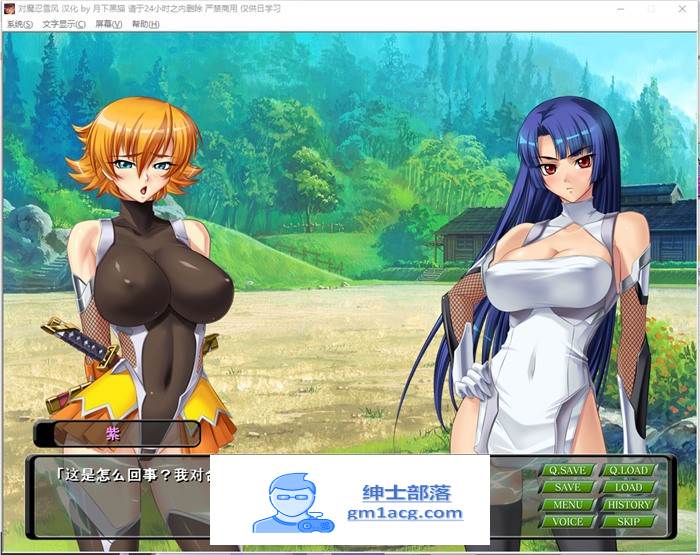The image size is (700, 555).
Task: Replay the line with the VOICE button
Action: (x=568, y=521)
